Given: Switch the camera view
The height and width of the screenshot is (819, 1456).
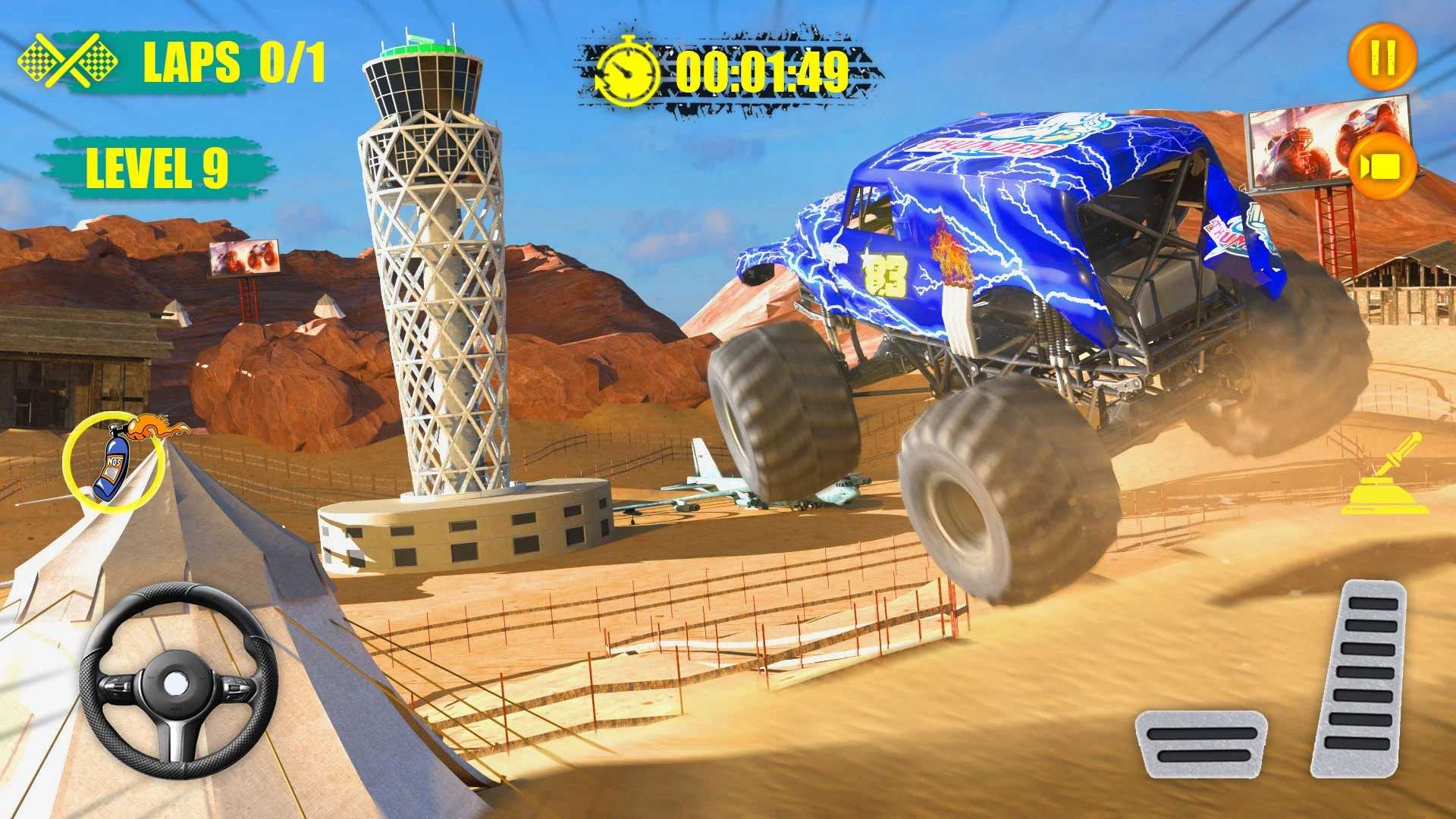Looking at the screenshot, I should coord(1382,167).
